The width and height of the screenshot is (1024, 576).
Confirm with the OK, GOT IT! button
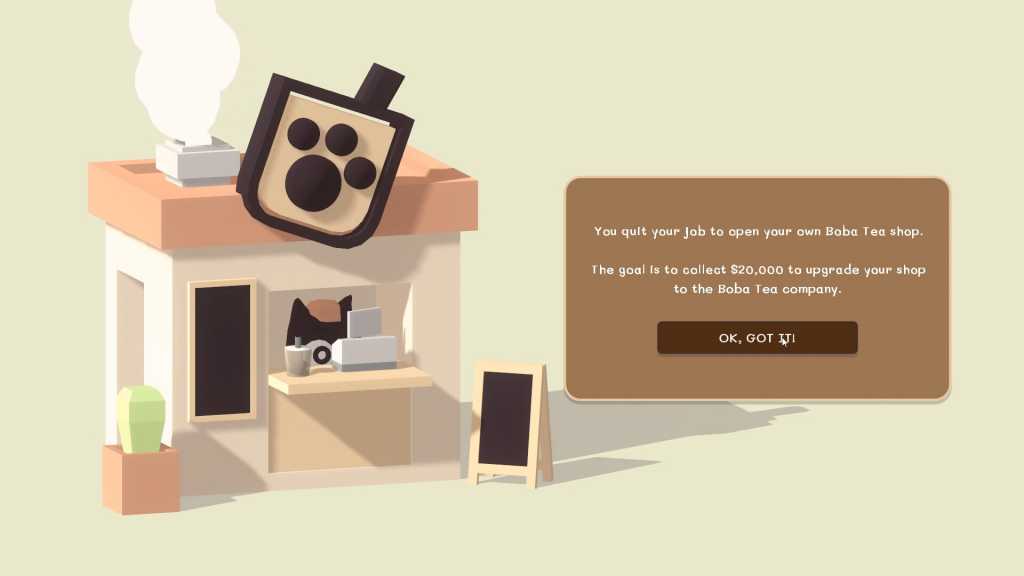(x=757, y=338)
